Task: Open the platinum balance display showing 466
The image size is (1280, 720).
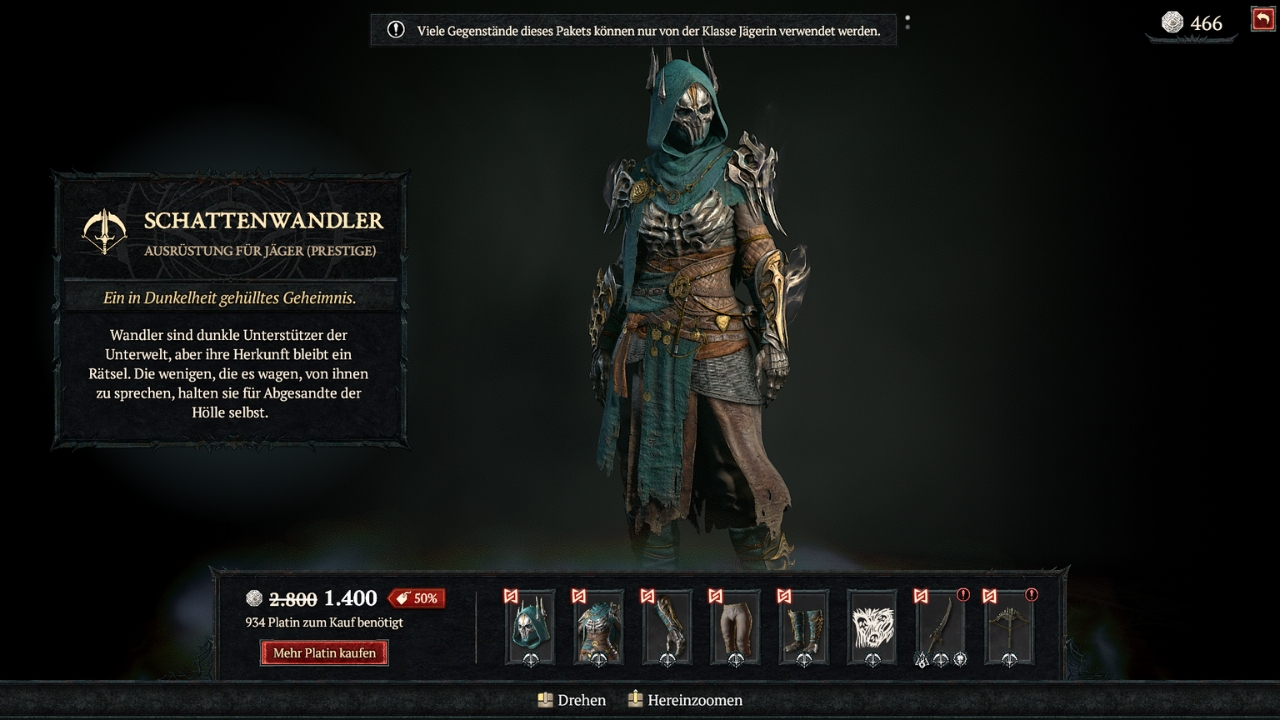Action: pos(1192,23)
